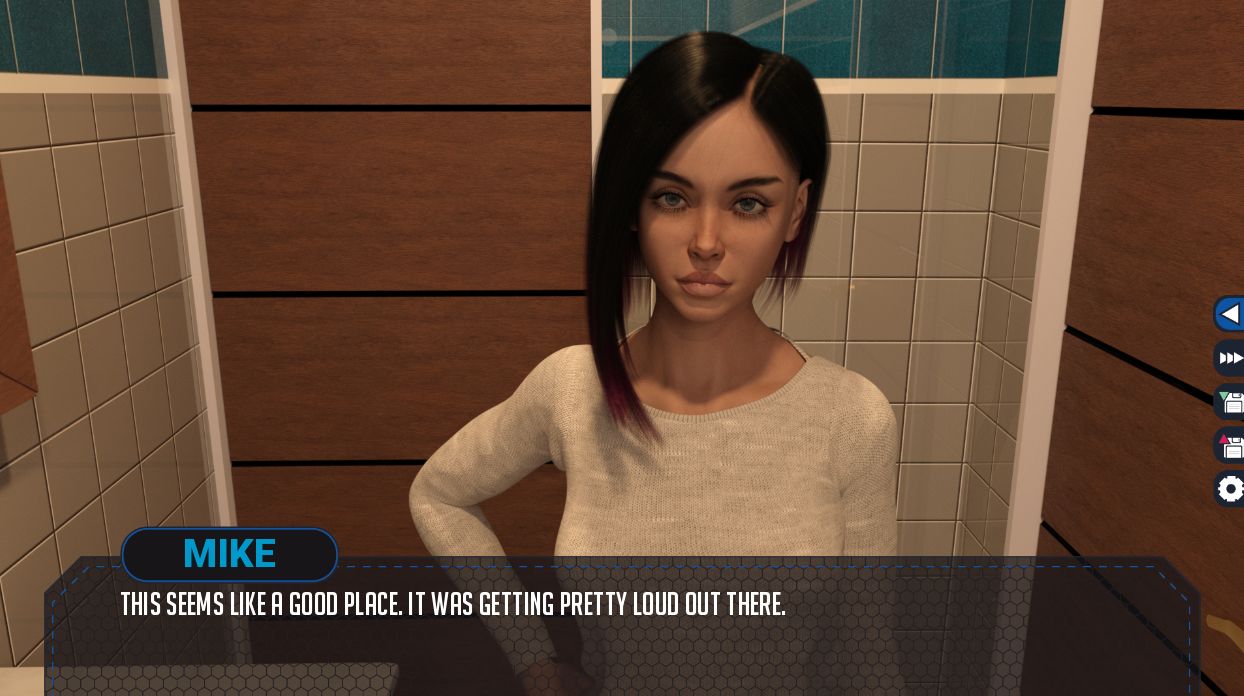The width and height of the screenshot is (1244, 696).
Task: Go back with the left arrow button
Action: (1230, 314)
